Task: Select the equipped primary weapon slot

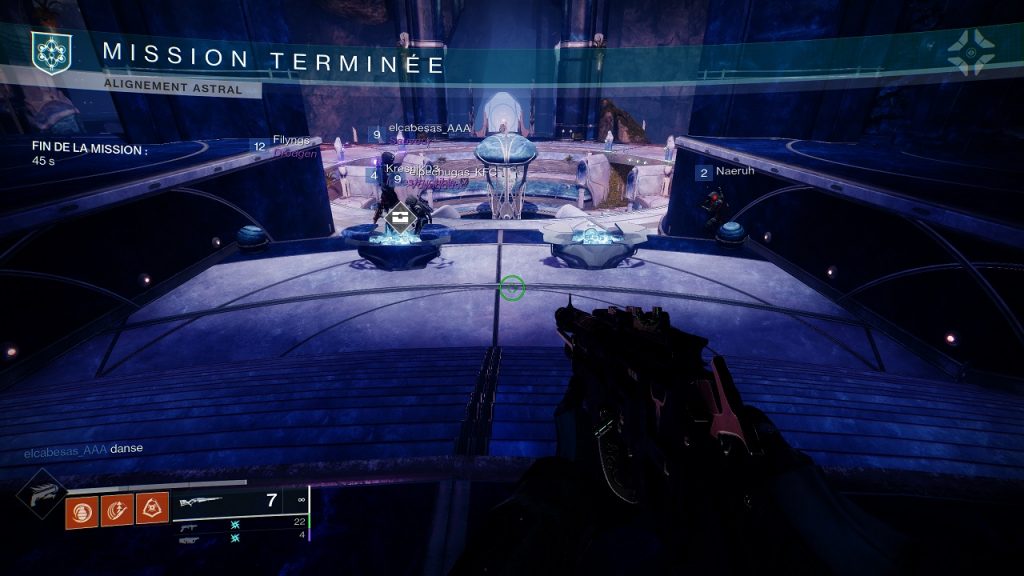Action: click(x=240, y=502)
